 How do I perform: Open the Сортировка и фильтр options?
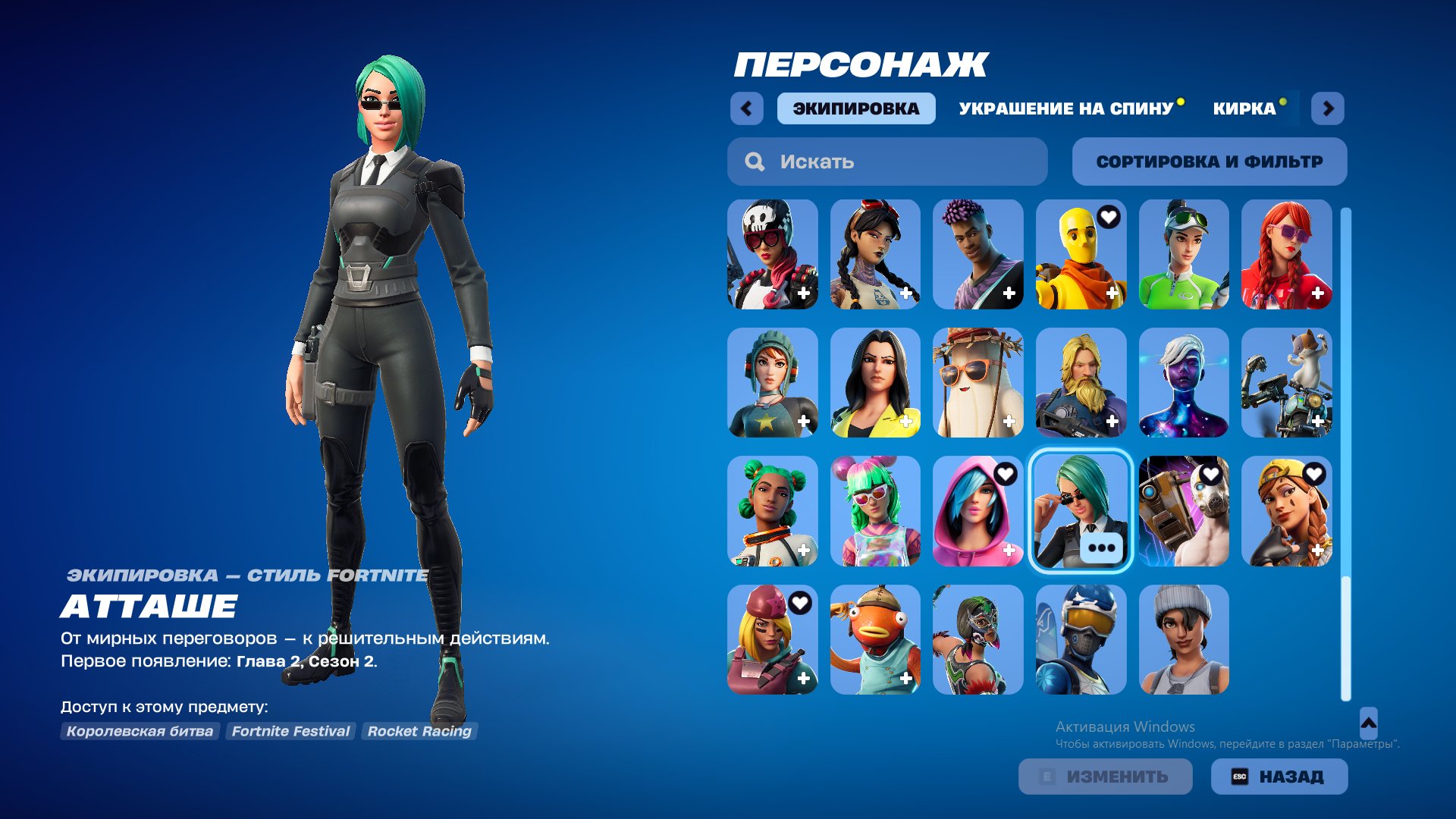pyautogui.click(x=1209, y=161)
